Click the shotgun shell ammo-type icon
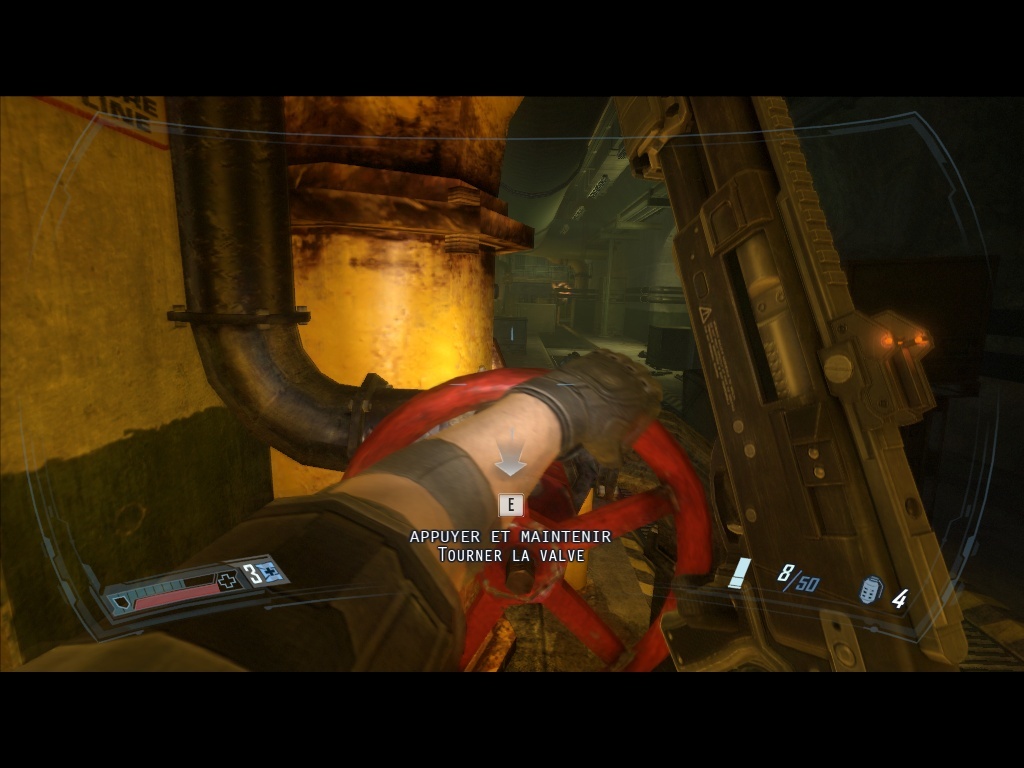Image resolution: width=1024 pixels, height=768 pixels. coord(741,573)
